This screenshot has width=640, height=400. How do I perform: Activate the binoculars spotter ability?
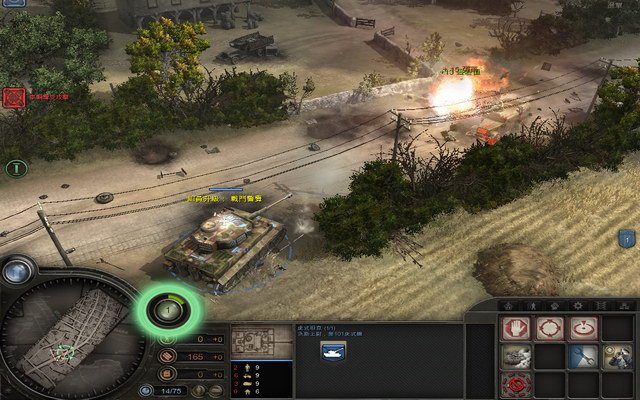point(615,356)
